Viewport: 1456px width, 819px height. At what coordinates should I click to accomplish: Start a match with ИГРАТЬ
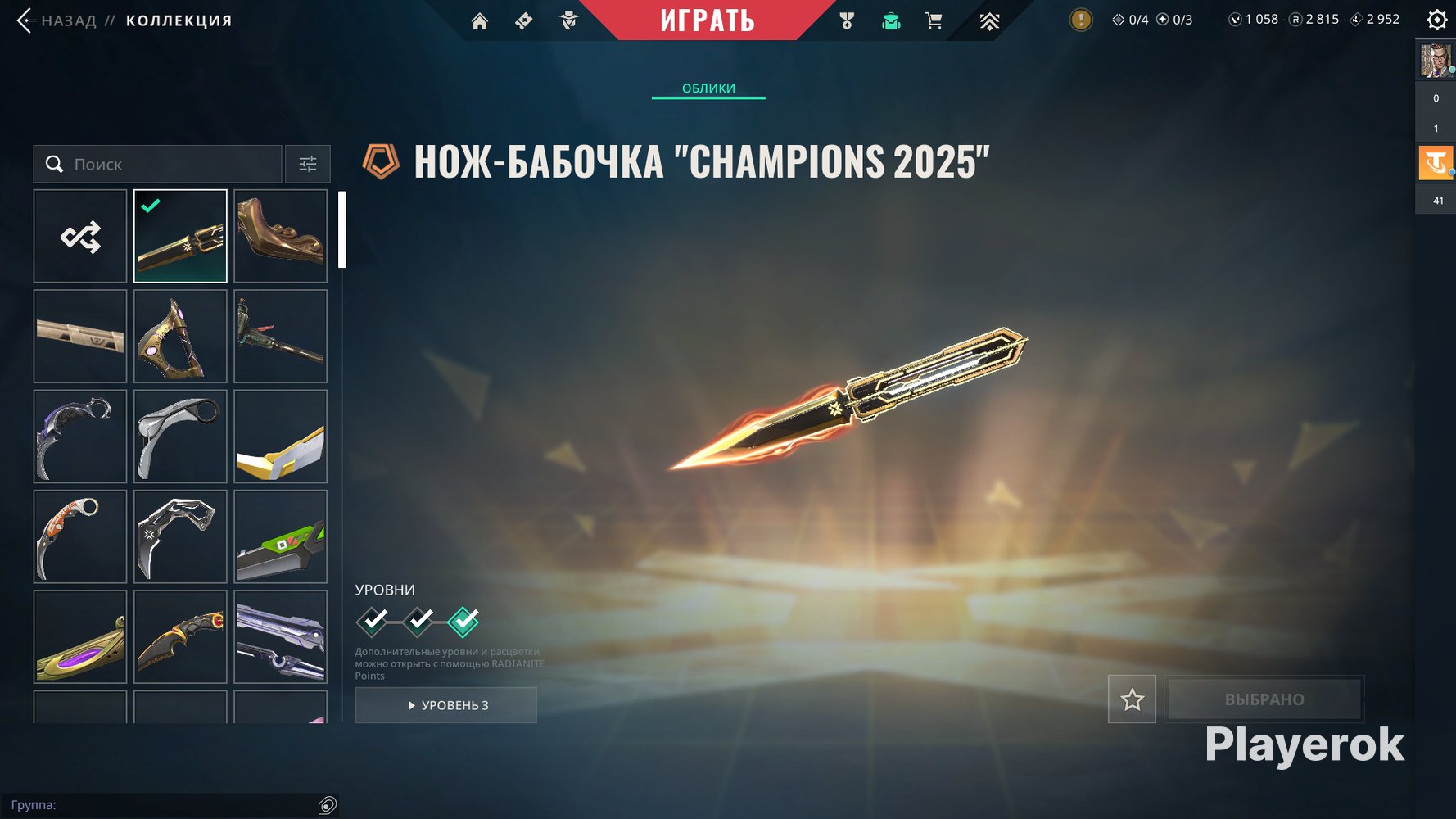tap(708, 20)
